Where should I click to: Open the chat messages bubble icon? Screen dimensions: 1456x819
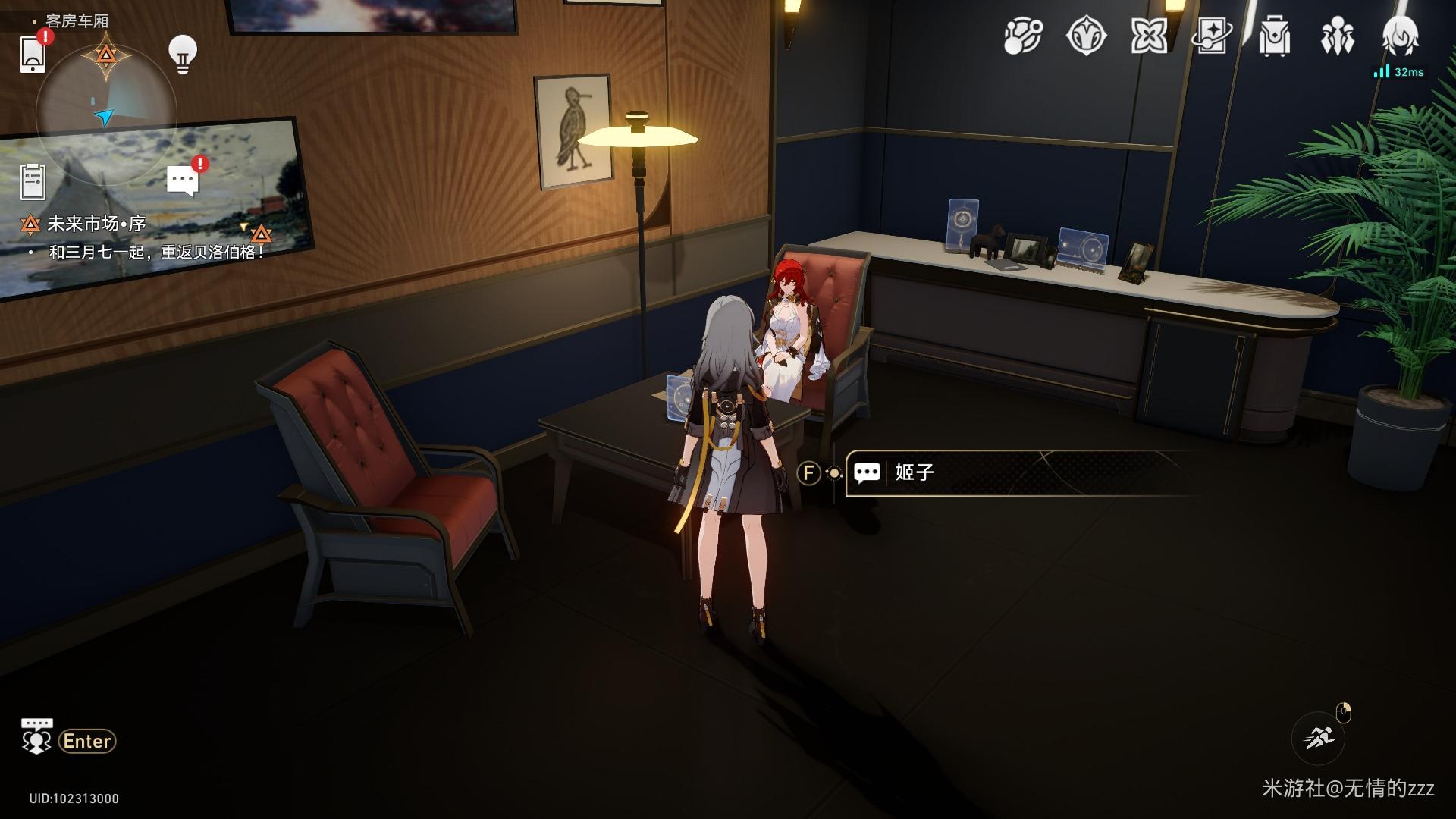pos(182,181)
